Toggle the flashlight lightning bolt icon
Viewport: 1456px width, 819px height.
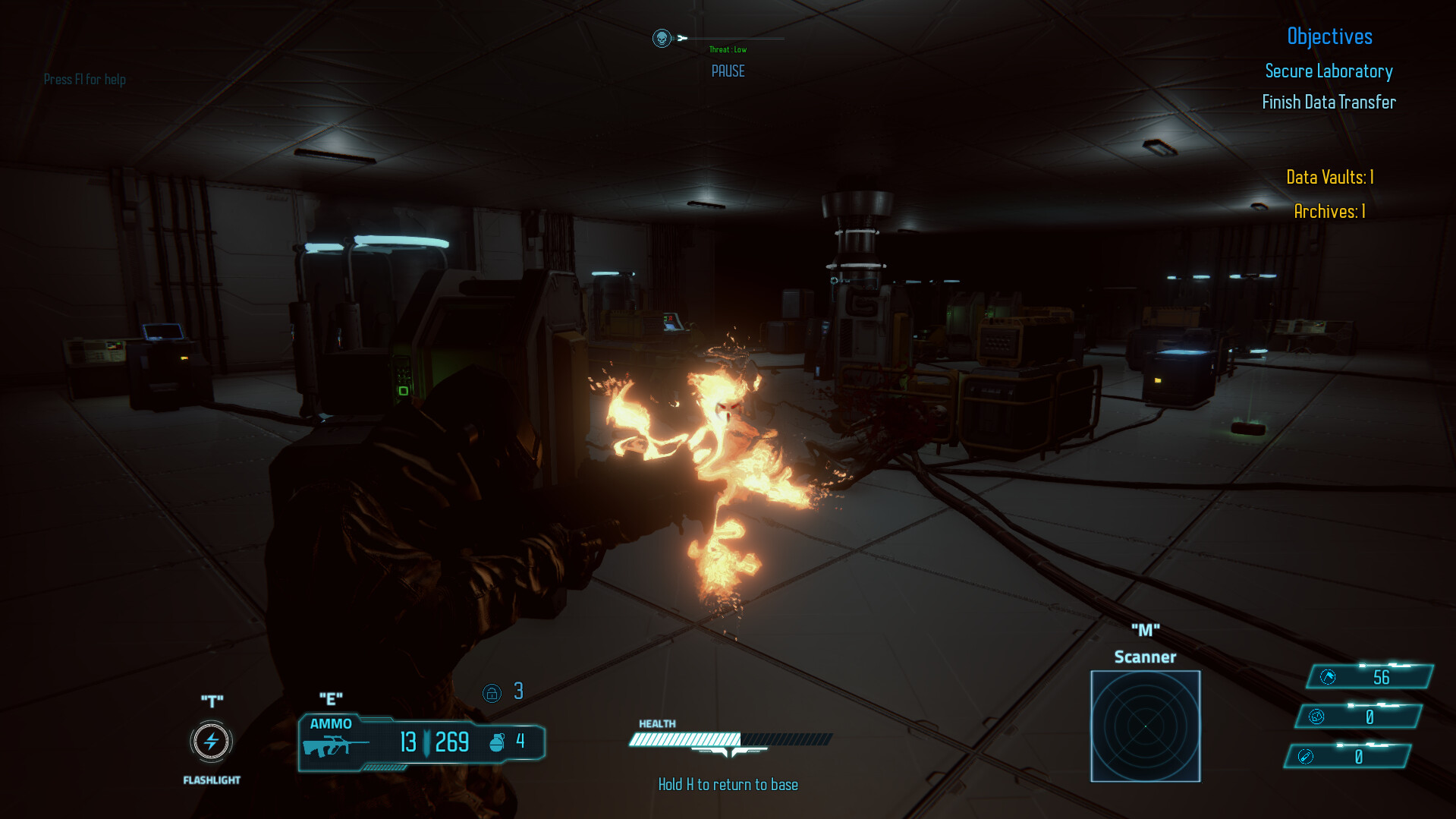pyautogui.click(x=211, y=742)
